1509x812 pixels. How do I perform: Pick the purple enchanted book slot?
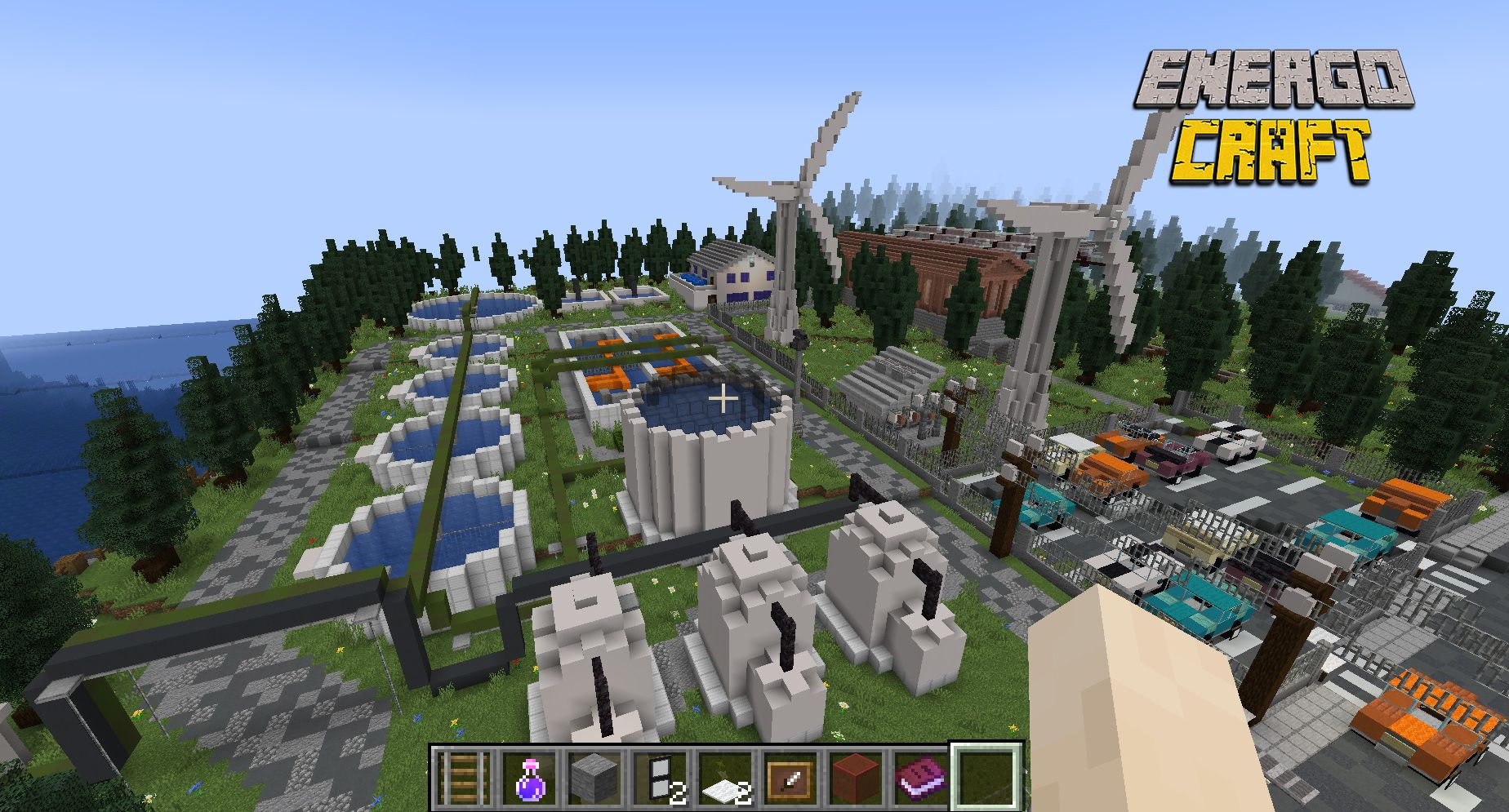920,776
